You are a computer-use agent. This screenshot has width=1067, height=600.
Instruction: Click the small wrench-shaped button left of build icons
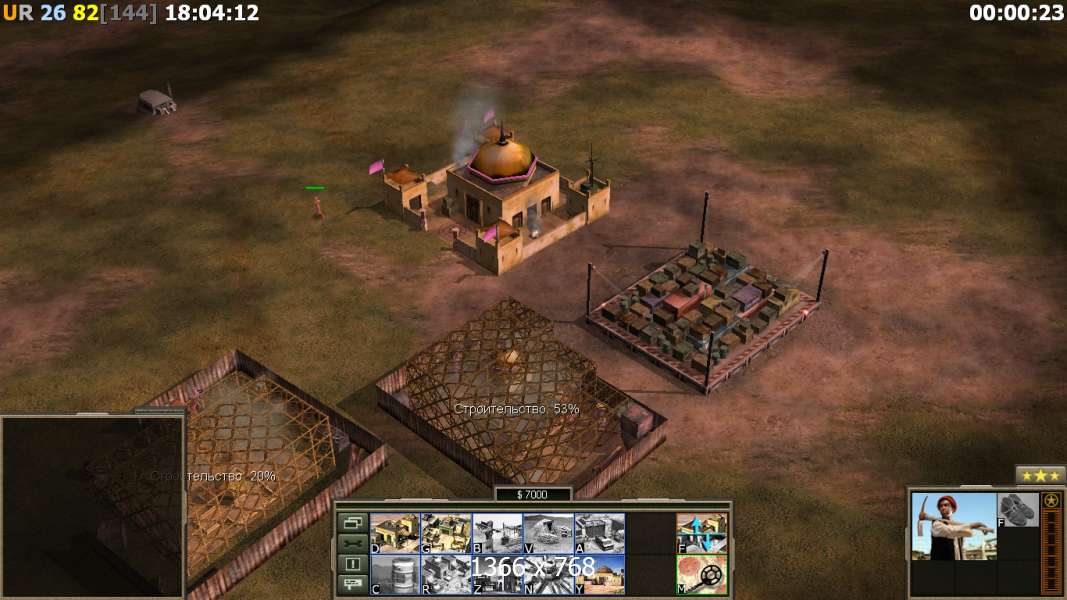tap(353, 543)
